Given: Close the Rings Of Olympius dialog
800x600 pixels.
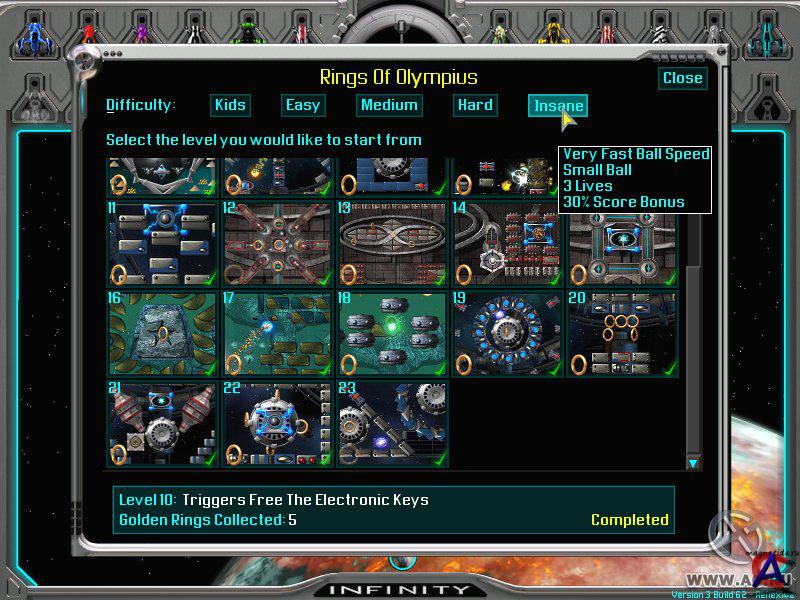Looking at the screenshot, I should click(x=683, y=78).
